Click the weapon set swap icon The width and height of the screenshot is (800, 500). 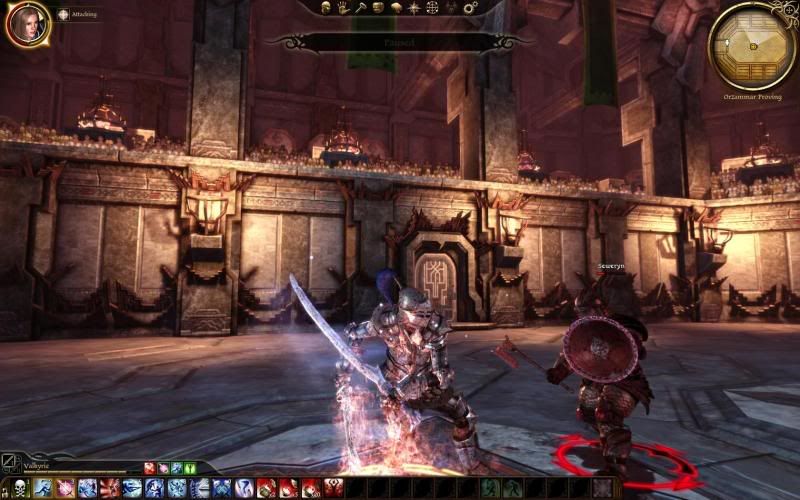(x=11, y=464)
